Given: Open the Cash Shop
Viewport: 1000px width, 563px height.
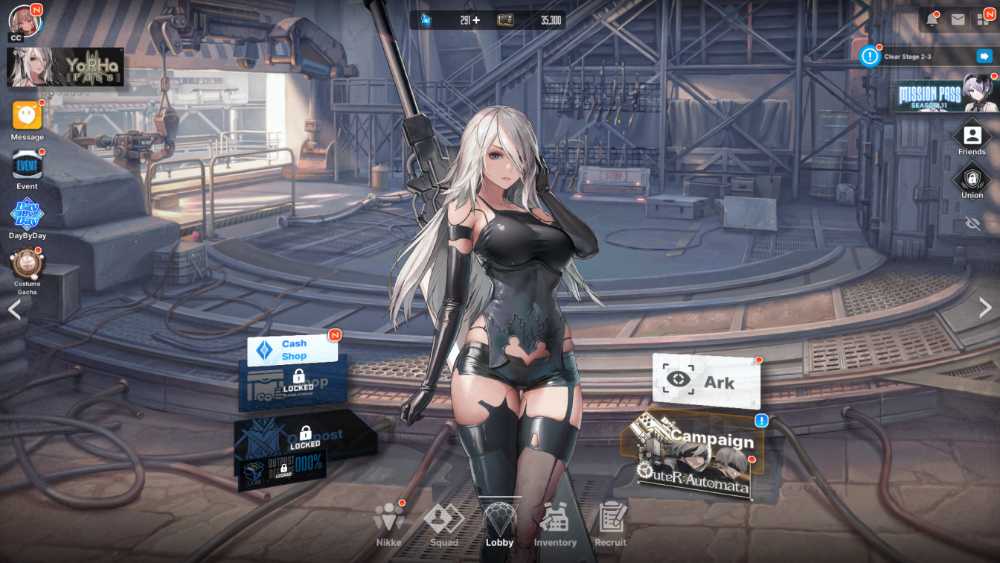Looking at the screenshot, I should click(x=293, y=350).
